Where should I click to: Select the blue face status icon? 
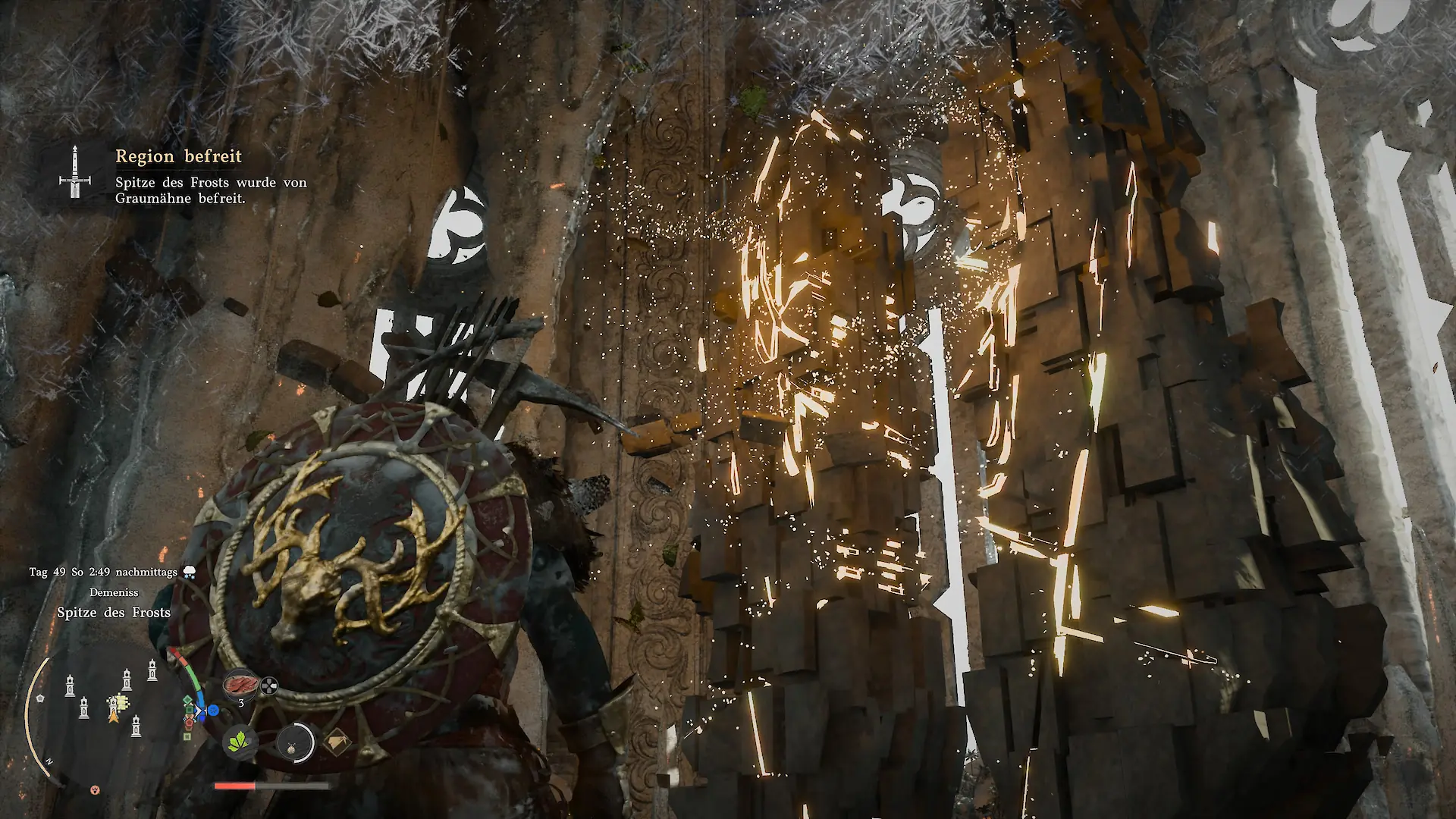point(213,711)
